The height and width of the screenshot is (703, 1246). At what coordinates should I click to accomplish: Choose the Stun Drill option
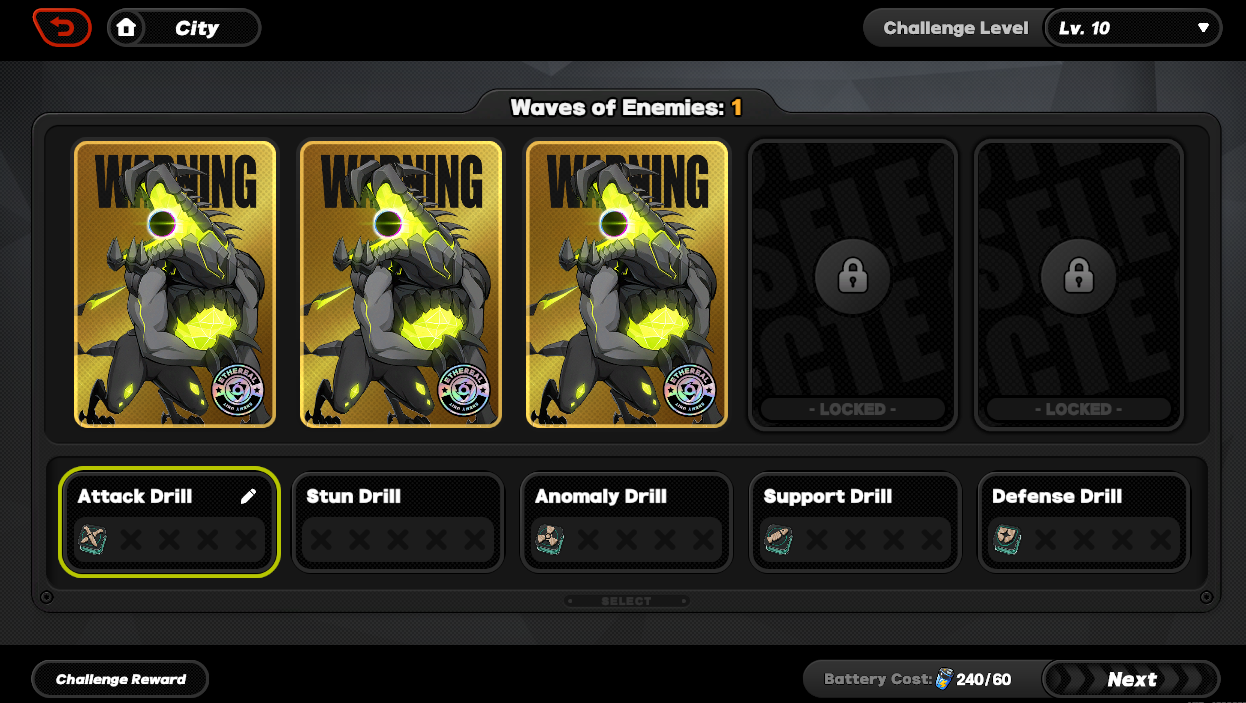click(398, 522)
